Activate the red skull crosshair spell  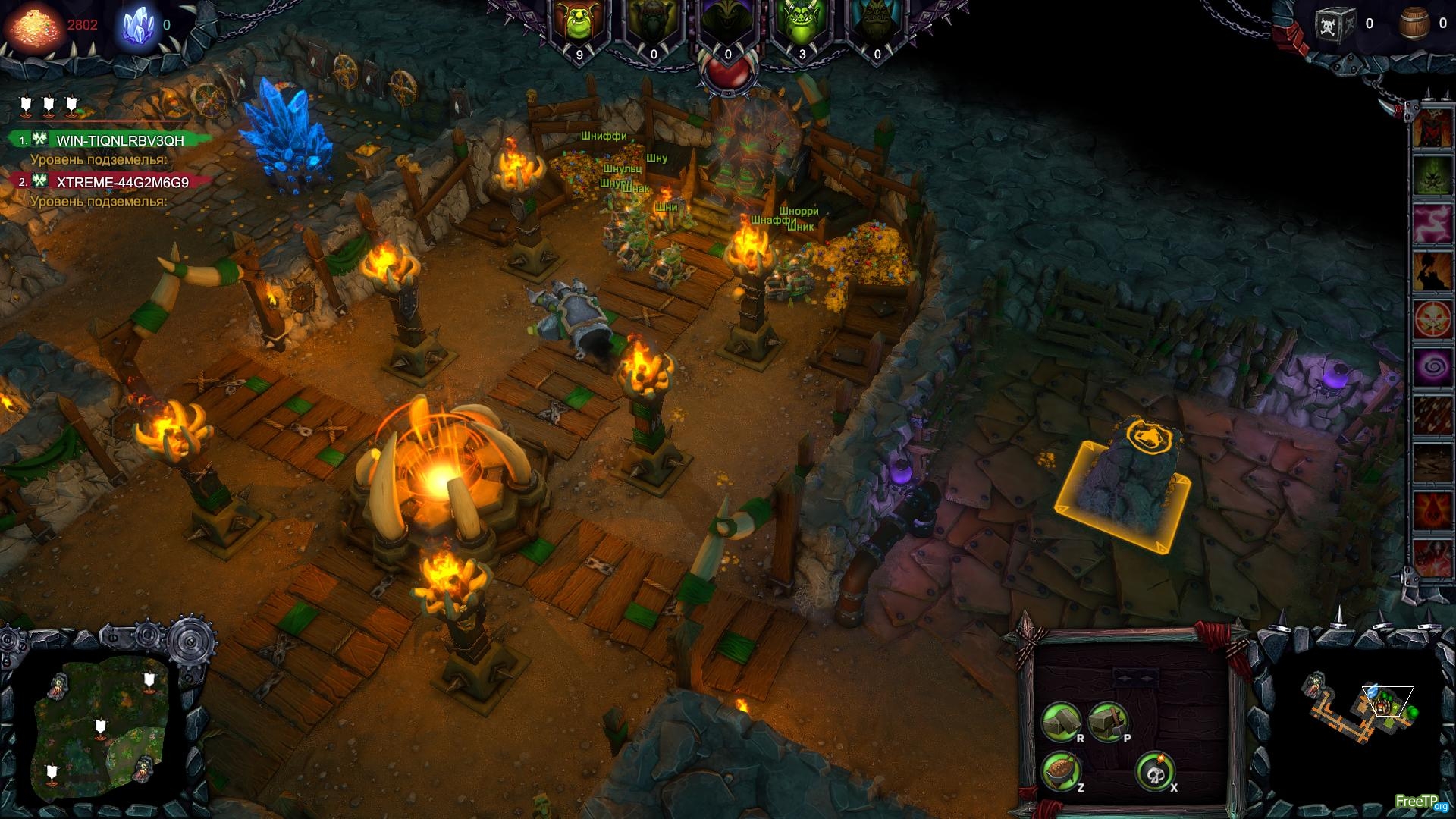pos(1432,318)
